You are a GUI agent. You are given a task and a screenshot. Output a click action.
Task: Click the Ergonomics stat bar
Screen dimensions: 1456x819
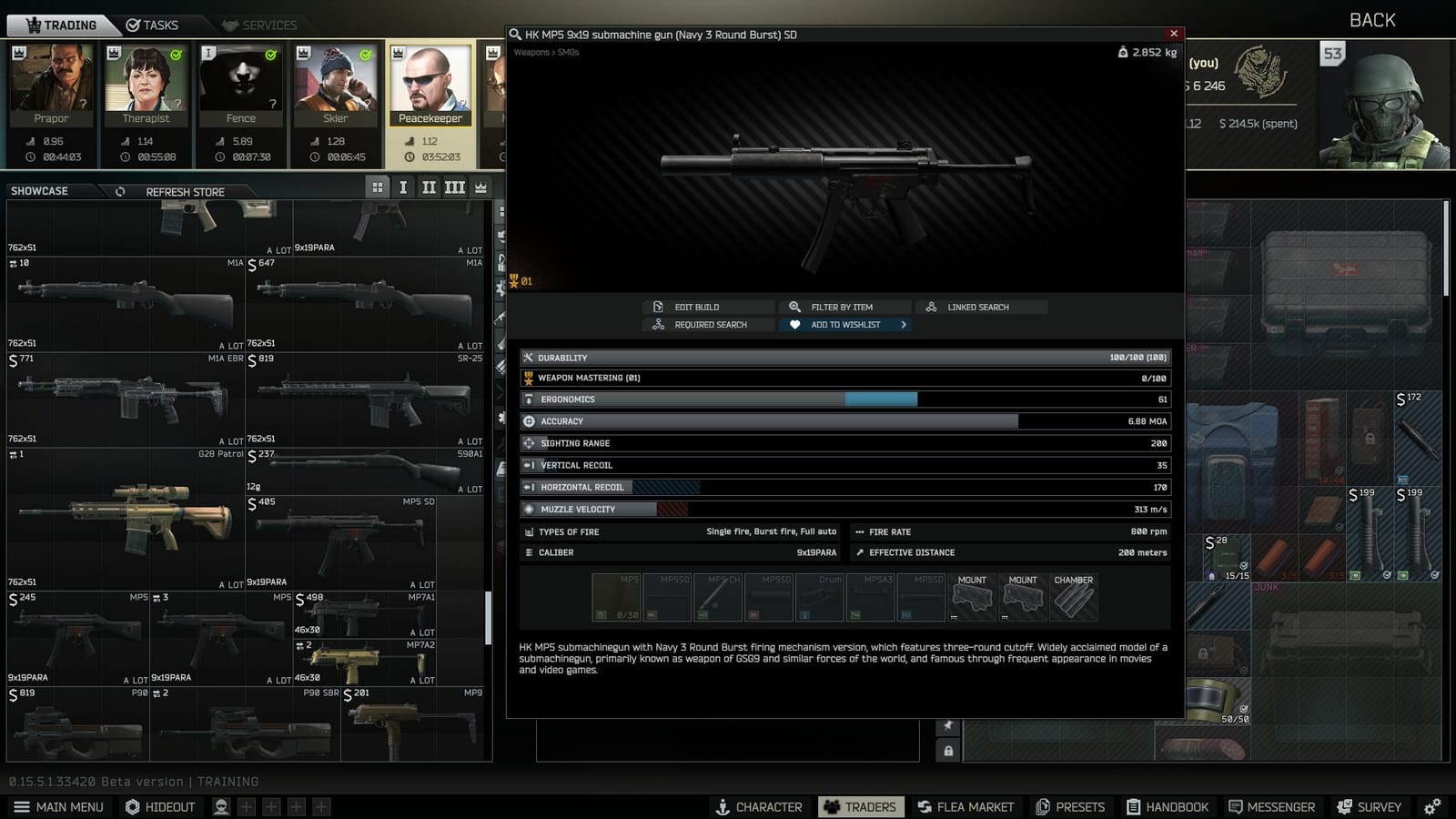(x=844, y=399)
